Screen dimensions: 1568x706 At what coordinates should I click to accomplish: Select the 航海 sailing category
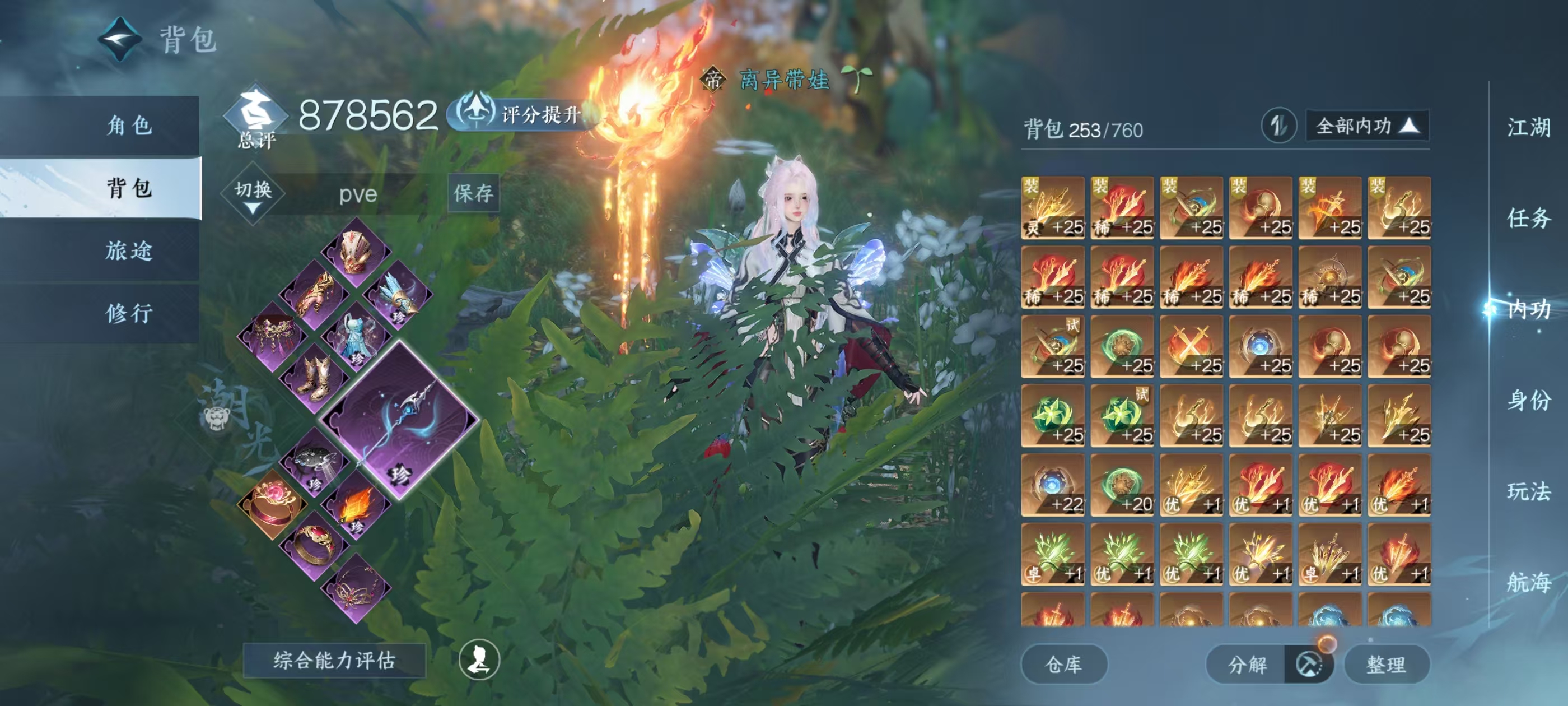pyautogui.click(x=1528, y=582)
